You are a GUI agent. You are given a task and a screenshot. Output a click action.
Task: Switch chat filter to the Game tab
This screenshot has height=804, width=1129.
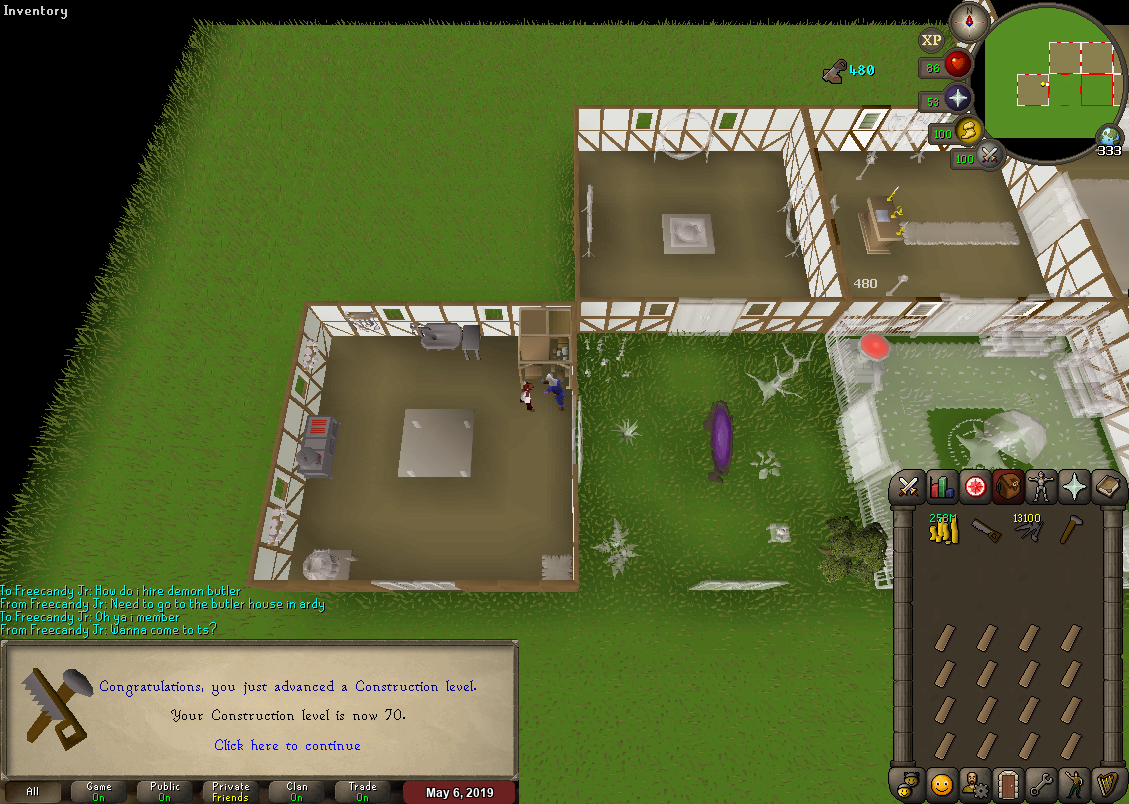coord(99,791)
